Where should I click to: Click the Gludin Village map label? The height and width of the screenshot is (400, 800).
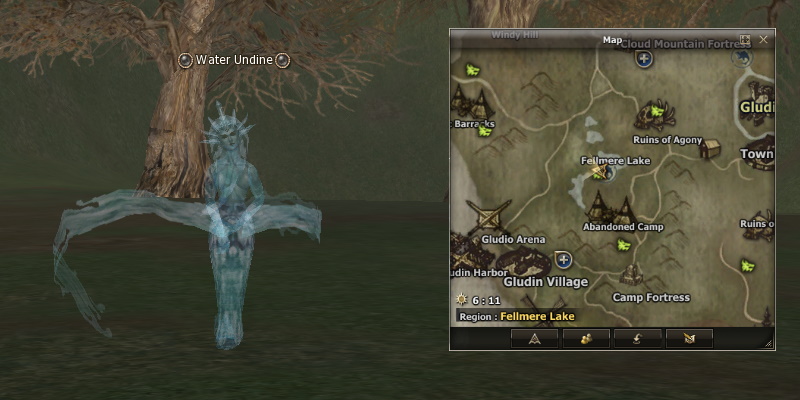point(545,281)
